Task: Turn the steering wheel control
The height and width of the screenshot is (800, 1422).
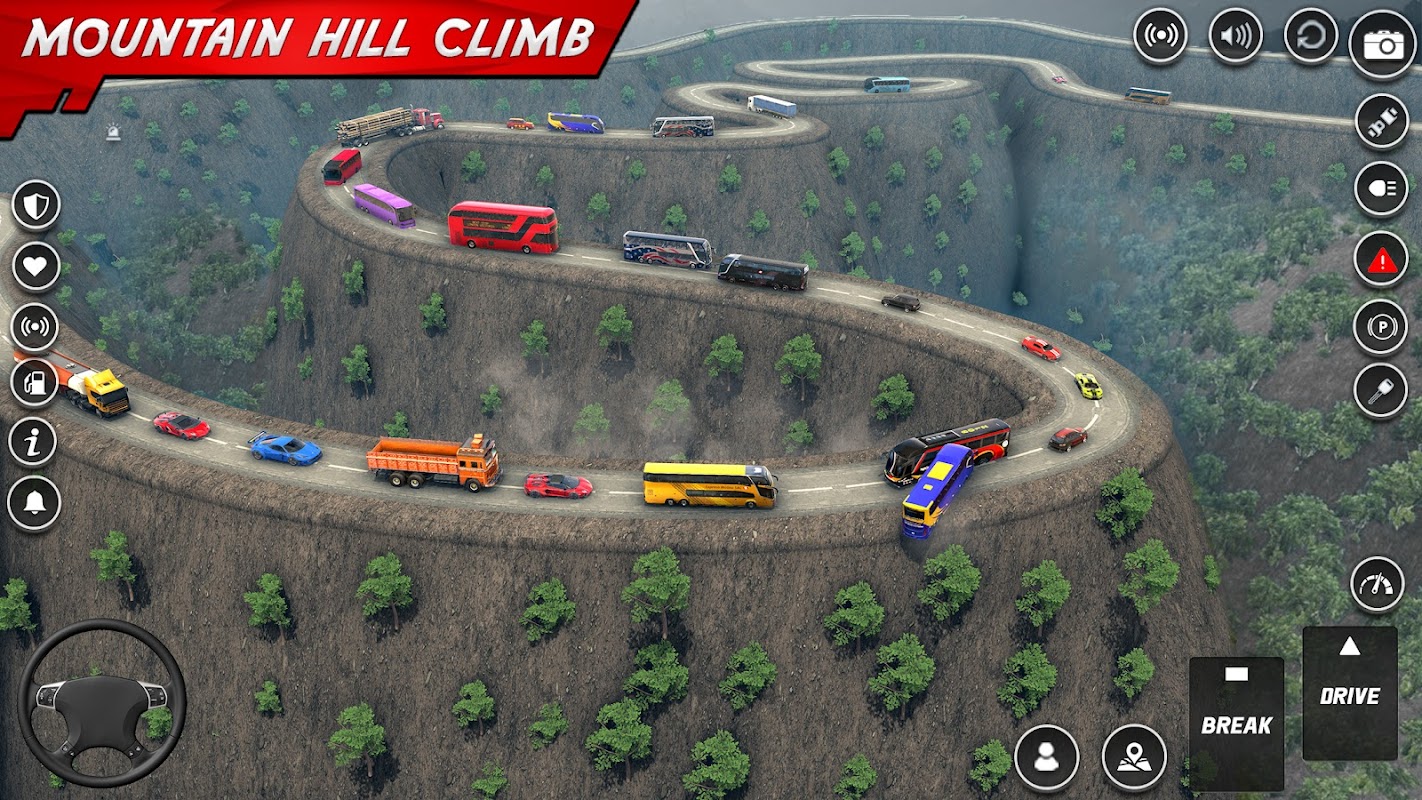Action: pos(102,703)
